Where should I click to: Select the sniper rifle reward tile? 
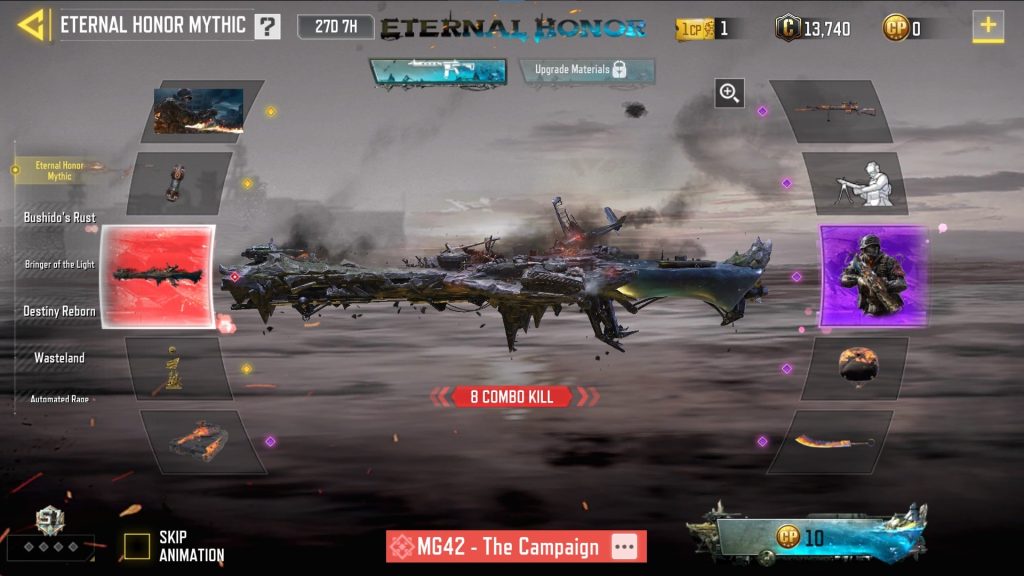click(x=831, y=110)
